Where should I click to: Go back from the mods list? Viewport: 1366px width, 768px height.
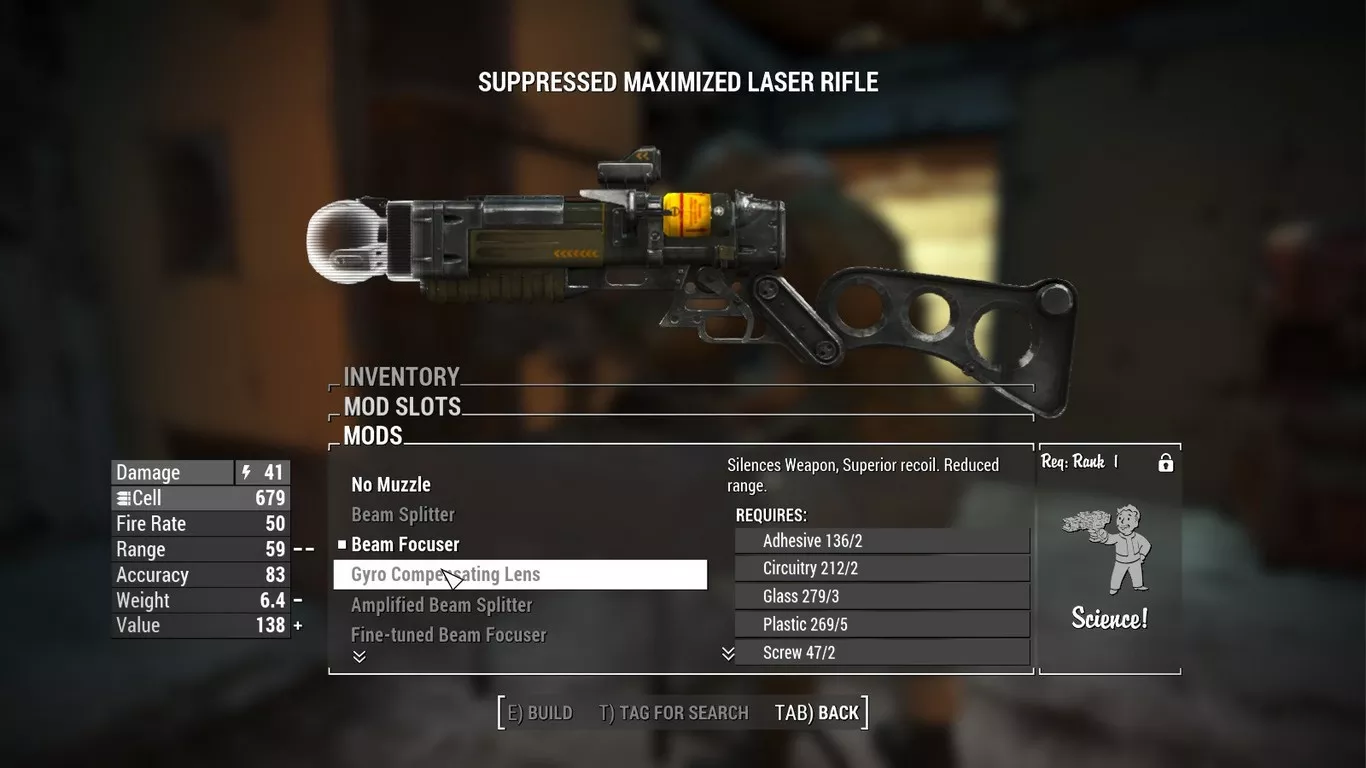click(x=817, y=713)
